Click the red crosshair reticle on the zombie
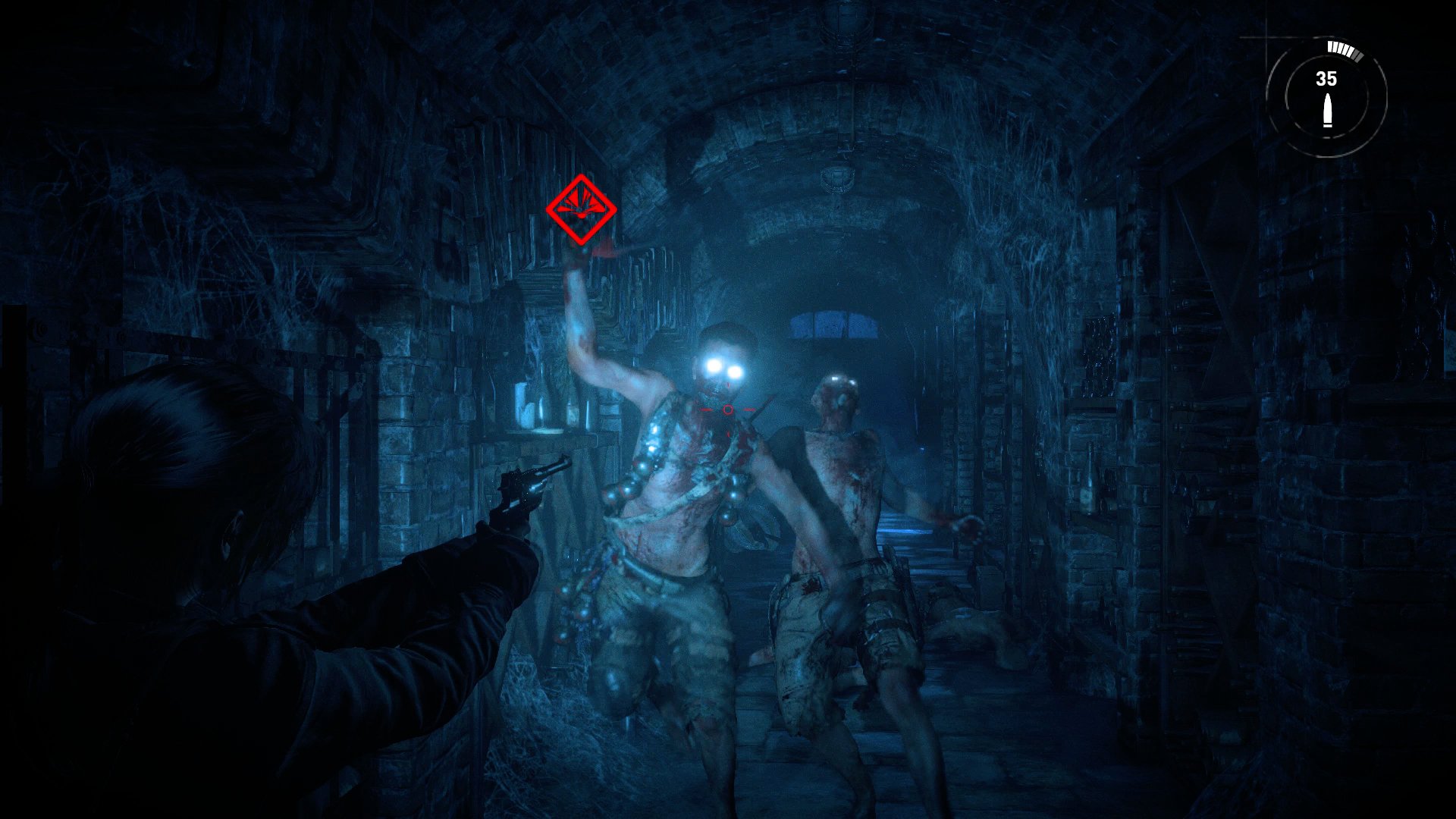This screenshot has width=1456, height=819. [x=729, y=410]
